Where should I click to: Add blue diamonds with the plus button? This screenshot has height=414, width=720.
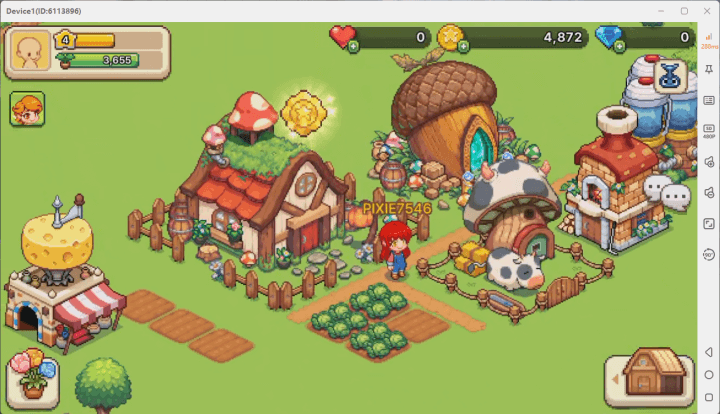pyautogui.click(x=602, y=47)
